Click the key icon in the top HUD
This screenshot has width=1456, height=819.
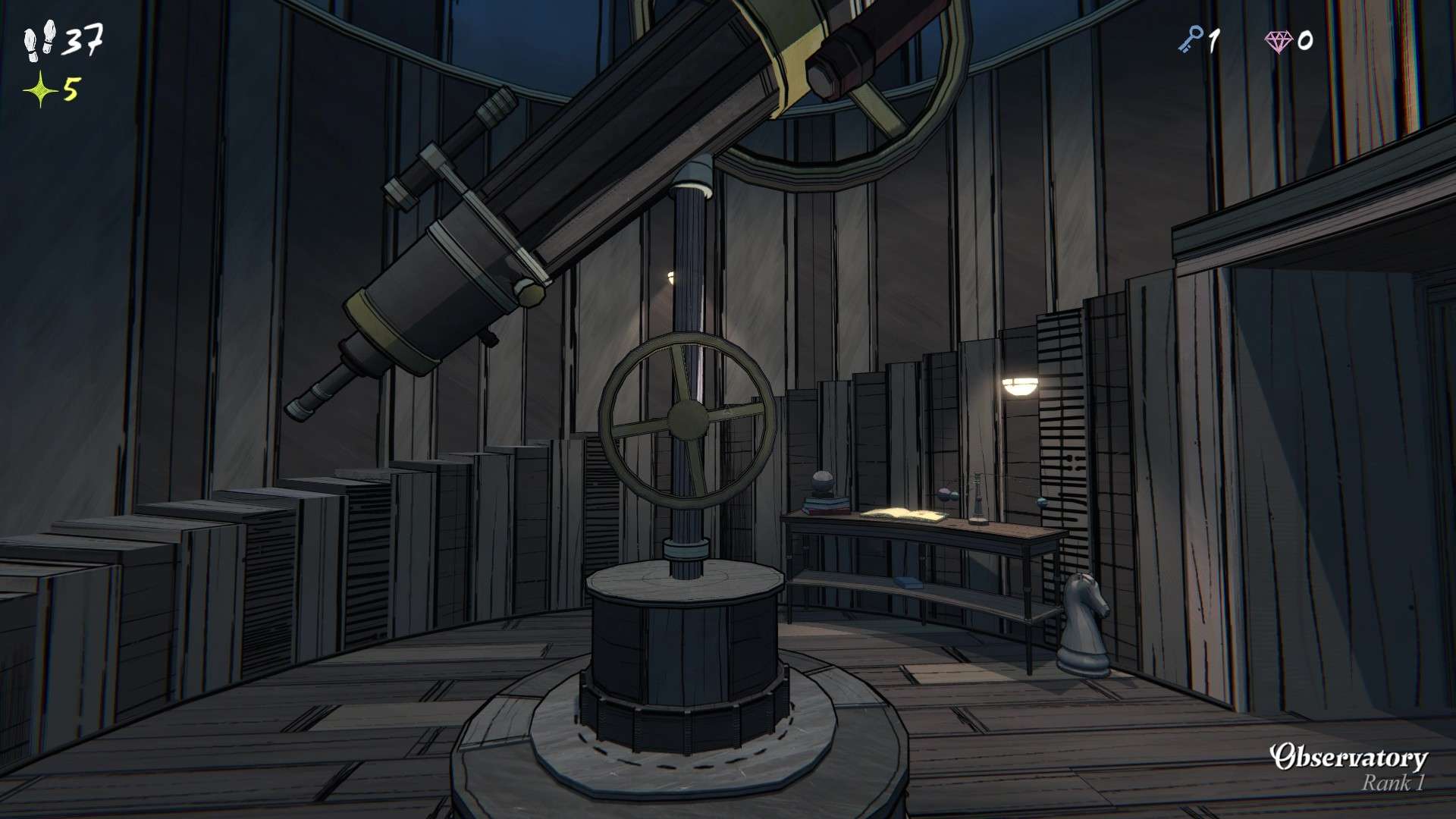(1194, 38)
